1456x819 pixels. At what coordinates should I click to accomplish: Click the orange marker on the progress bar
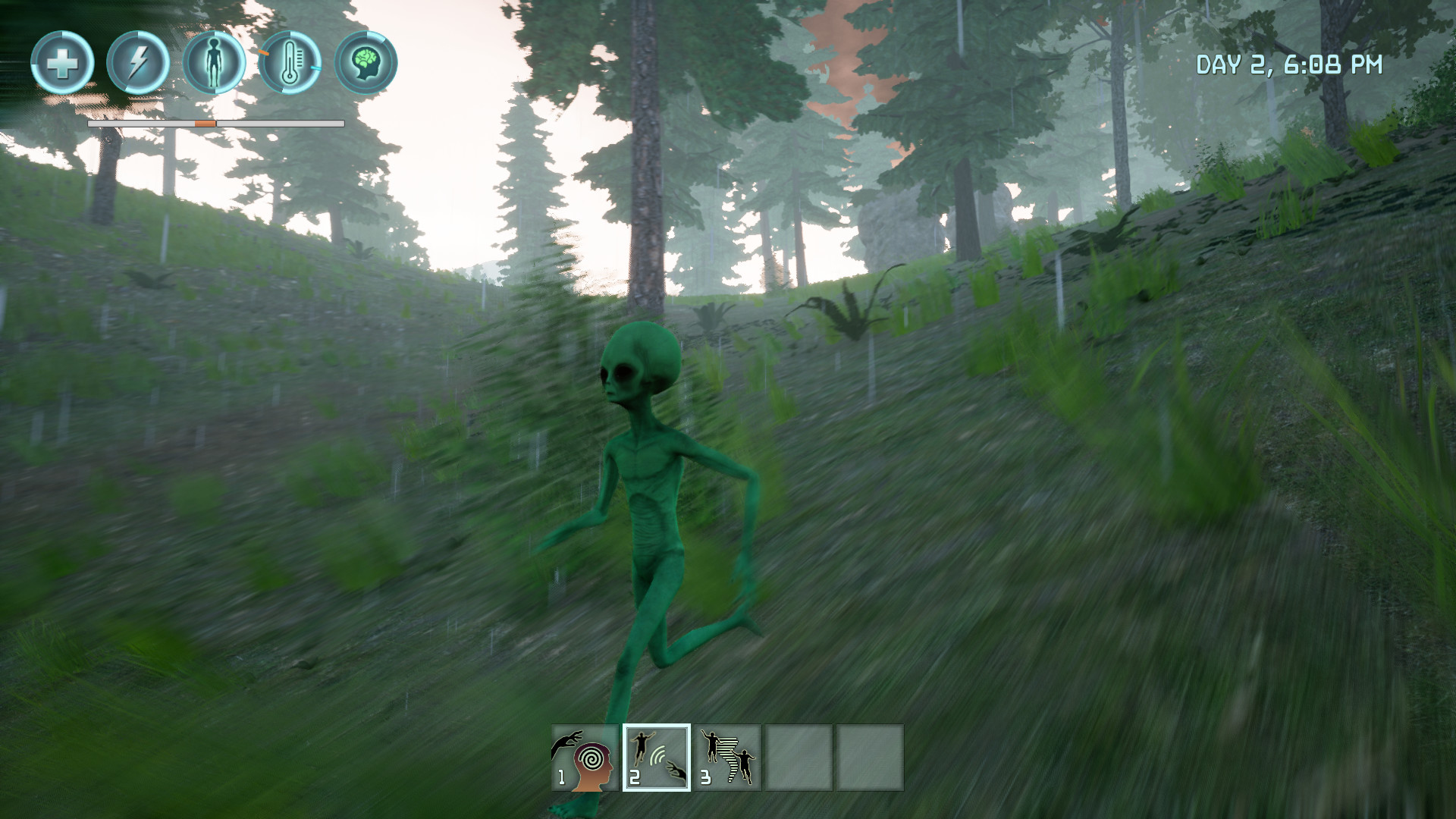click(205, 121)
